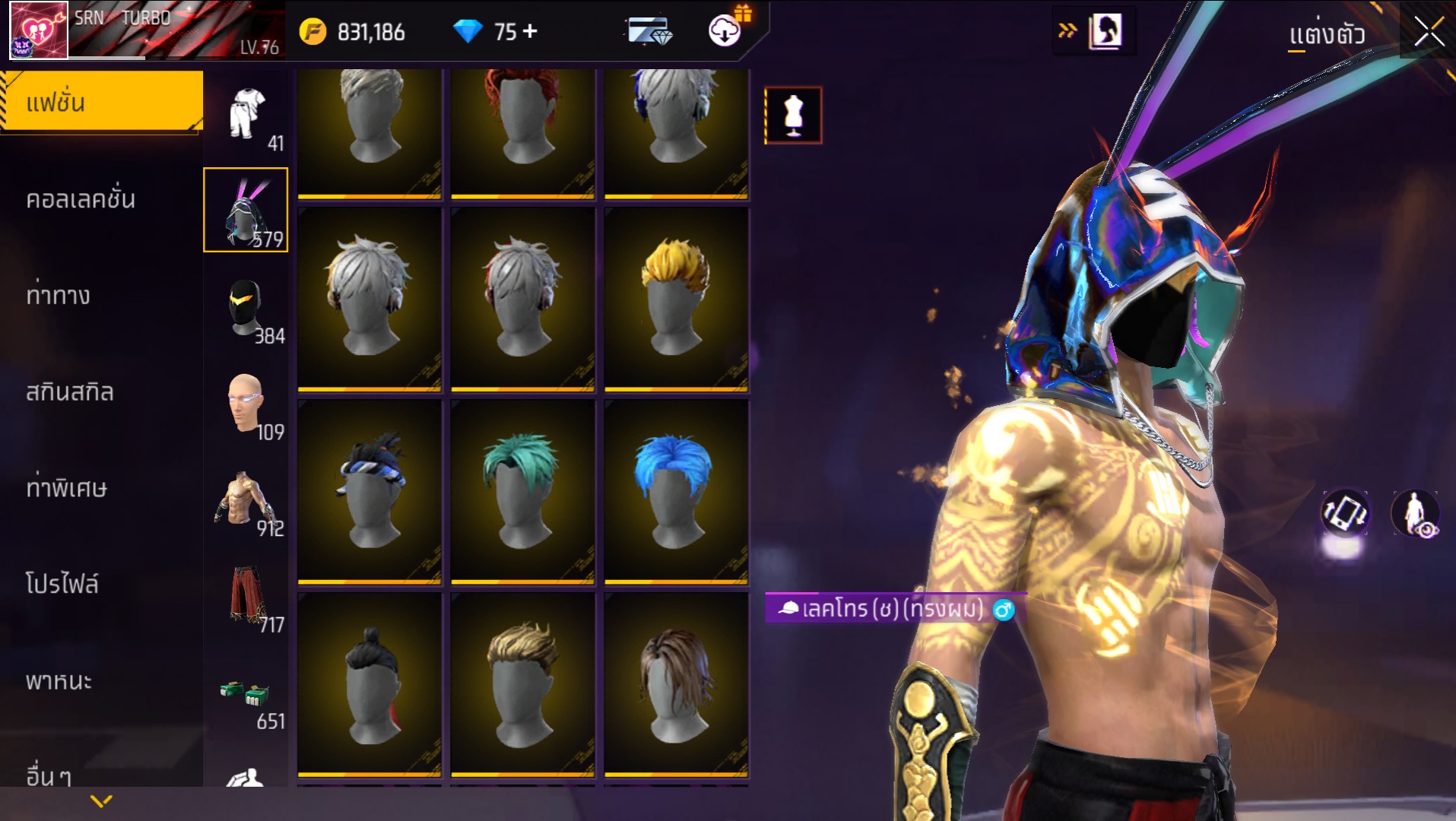
Task: Select the black top-knot bun hairstyle
Action: pos(370,685)
